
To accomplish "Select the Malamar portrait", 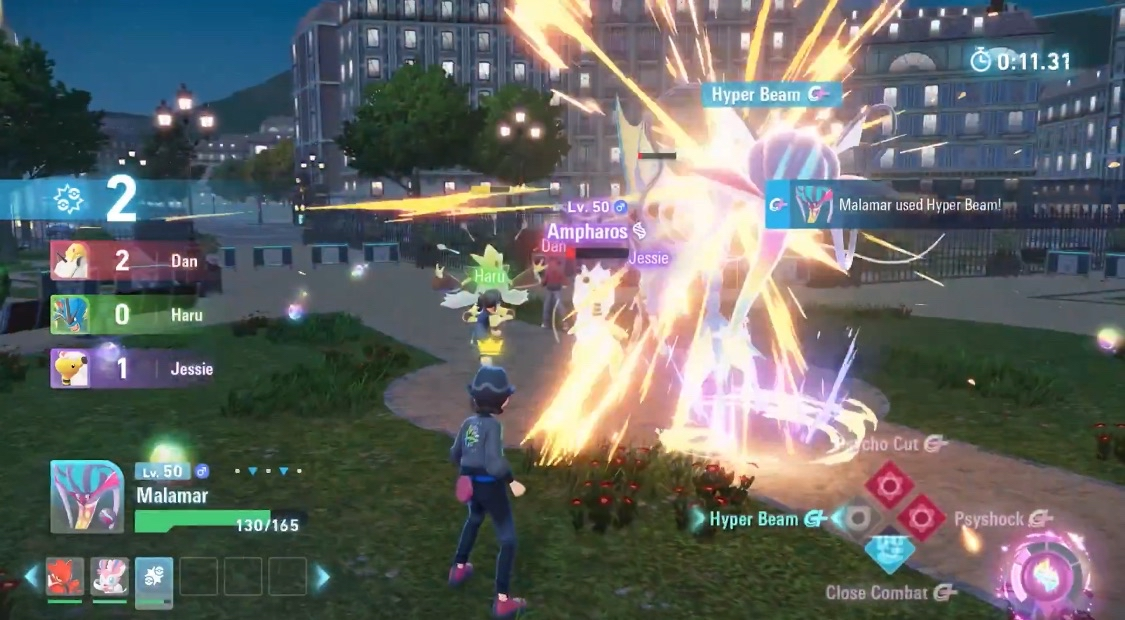I will click(x=87, y=497).
